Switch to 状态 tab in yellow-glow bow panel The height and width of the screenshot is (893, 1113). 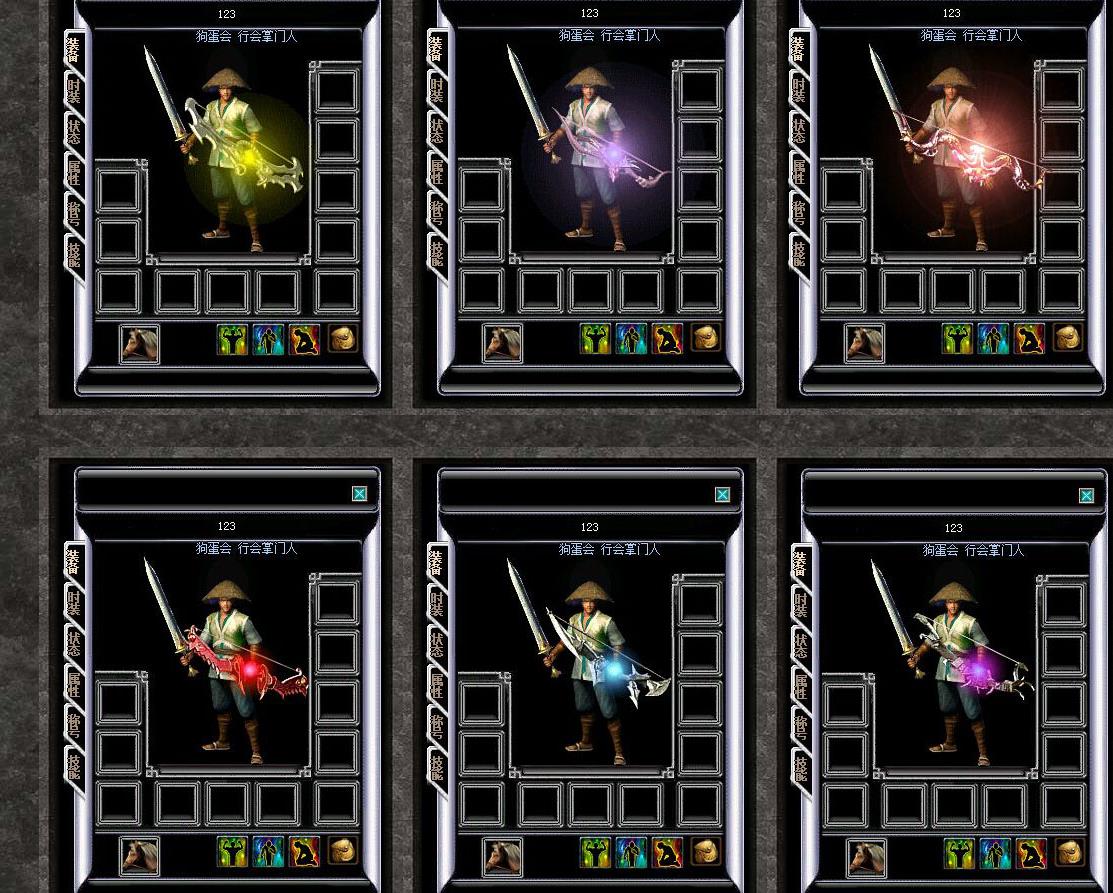tap(75, 131)
